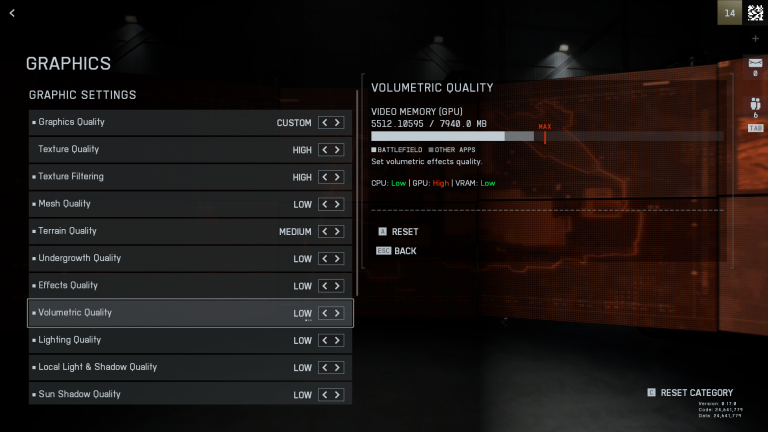Select the Effects Quality row

190,285
